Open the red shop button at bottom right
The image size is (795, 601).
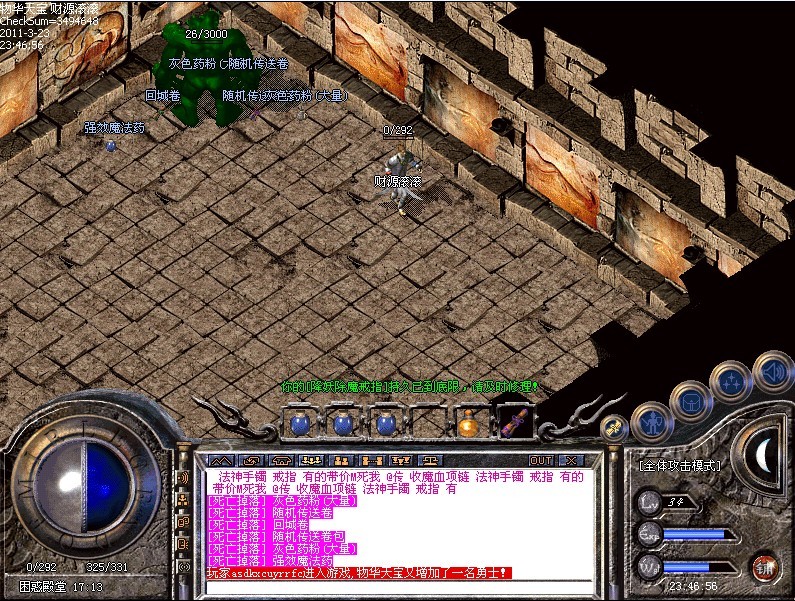[x=765, y=567]
